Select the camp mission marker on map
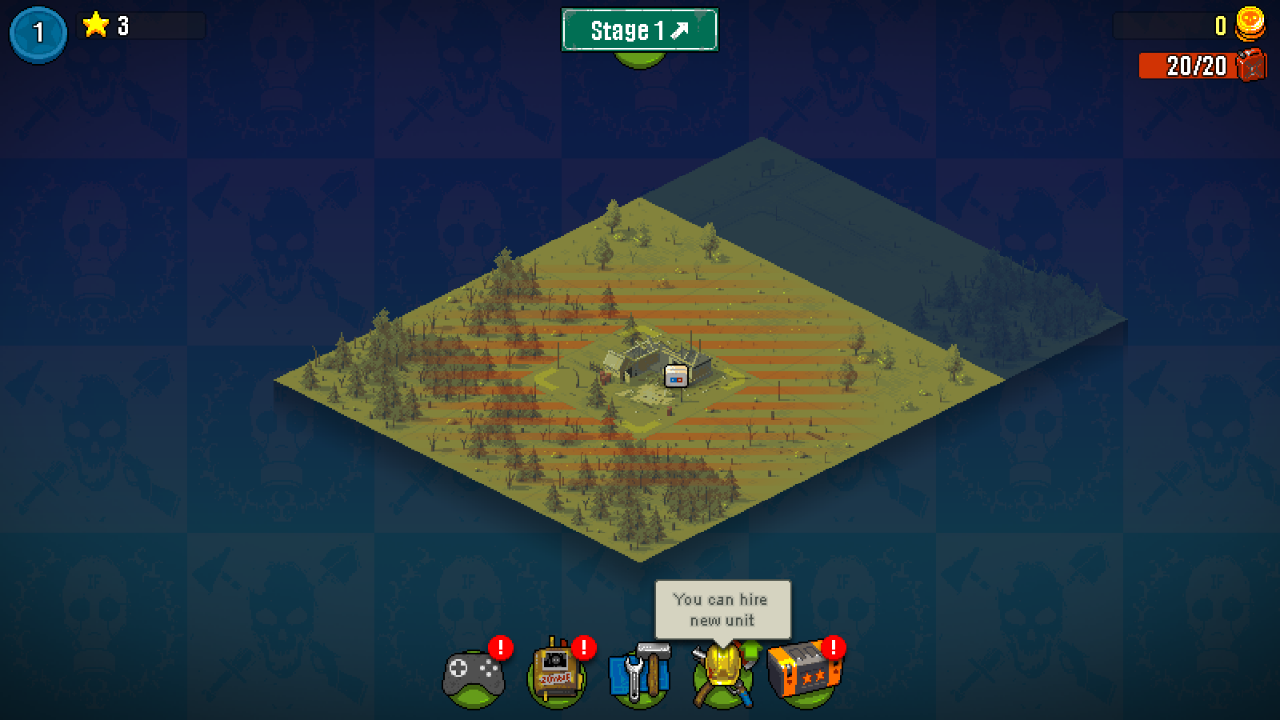1280x720 pixels. pos(677,376)
